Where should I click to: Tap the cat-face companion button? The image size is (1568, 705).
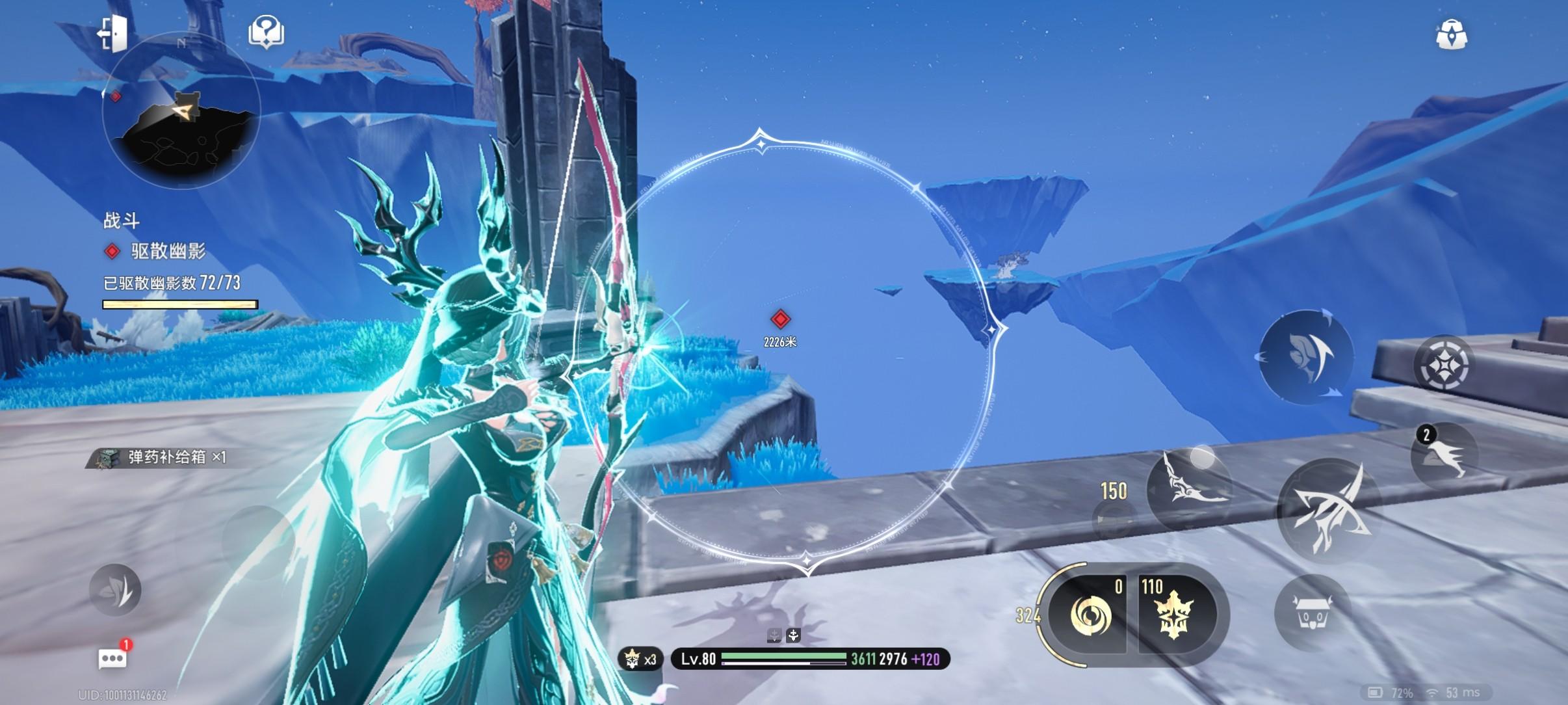(1312, 613)
